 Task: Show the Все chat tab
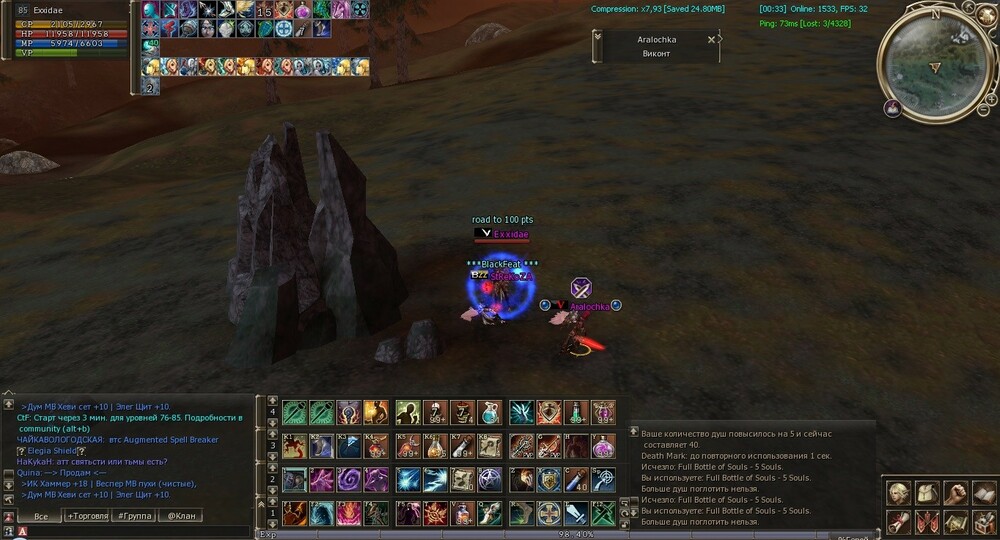(40, 516)
